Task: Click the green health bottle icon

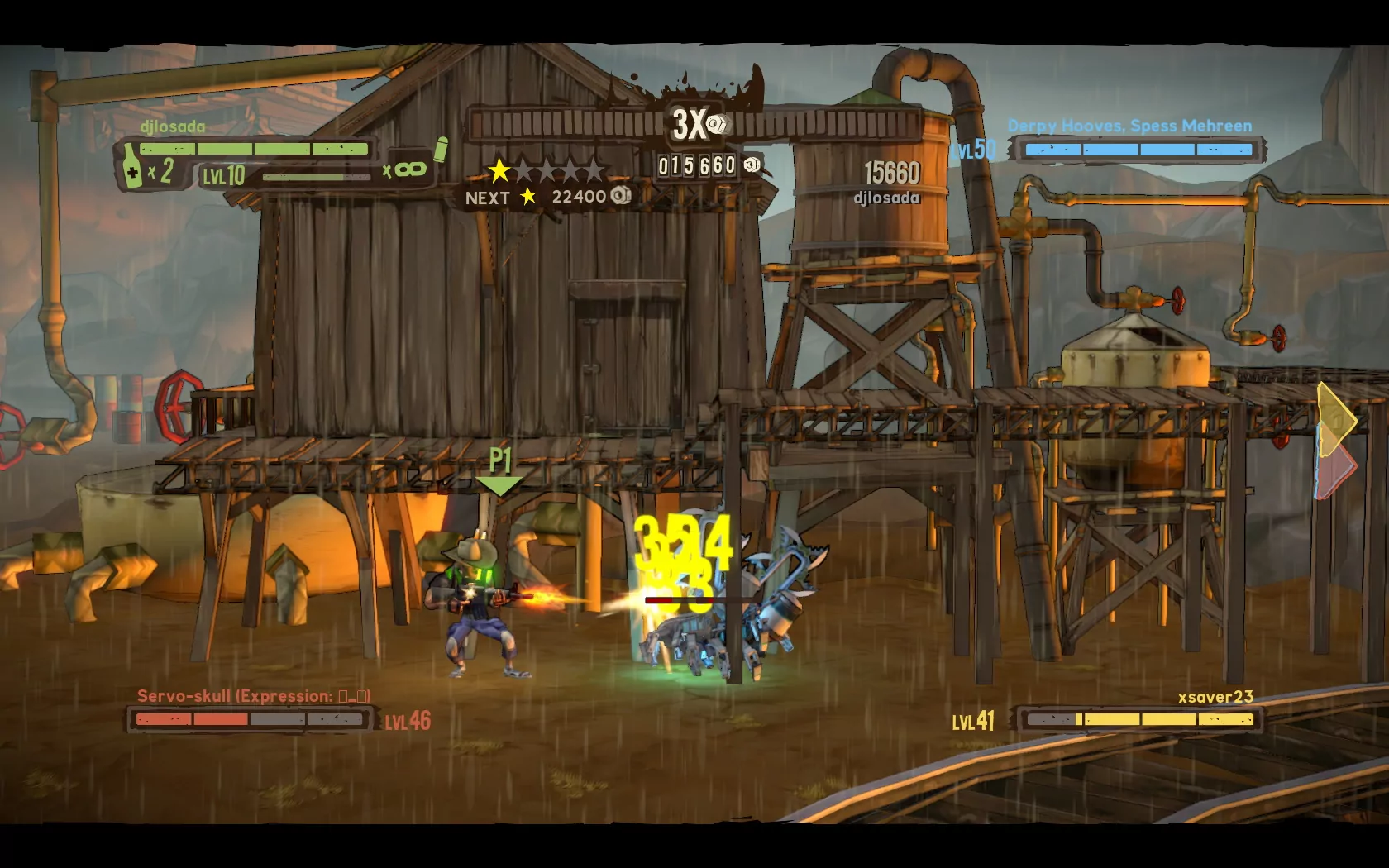Action: (x=132, y=166)
